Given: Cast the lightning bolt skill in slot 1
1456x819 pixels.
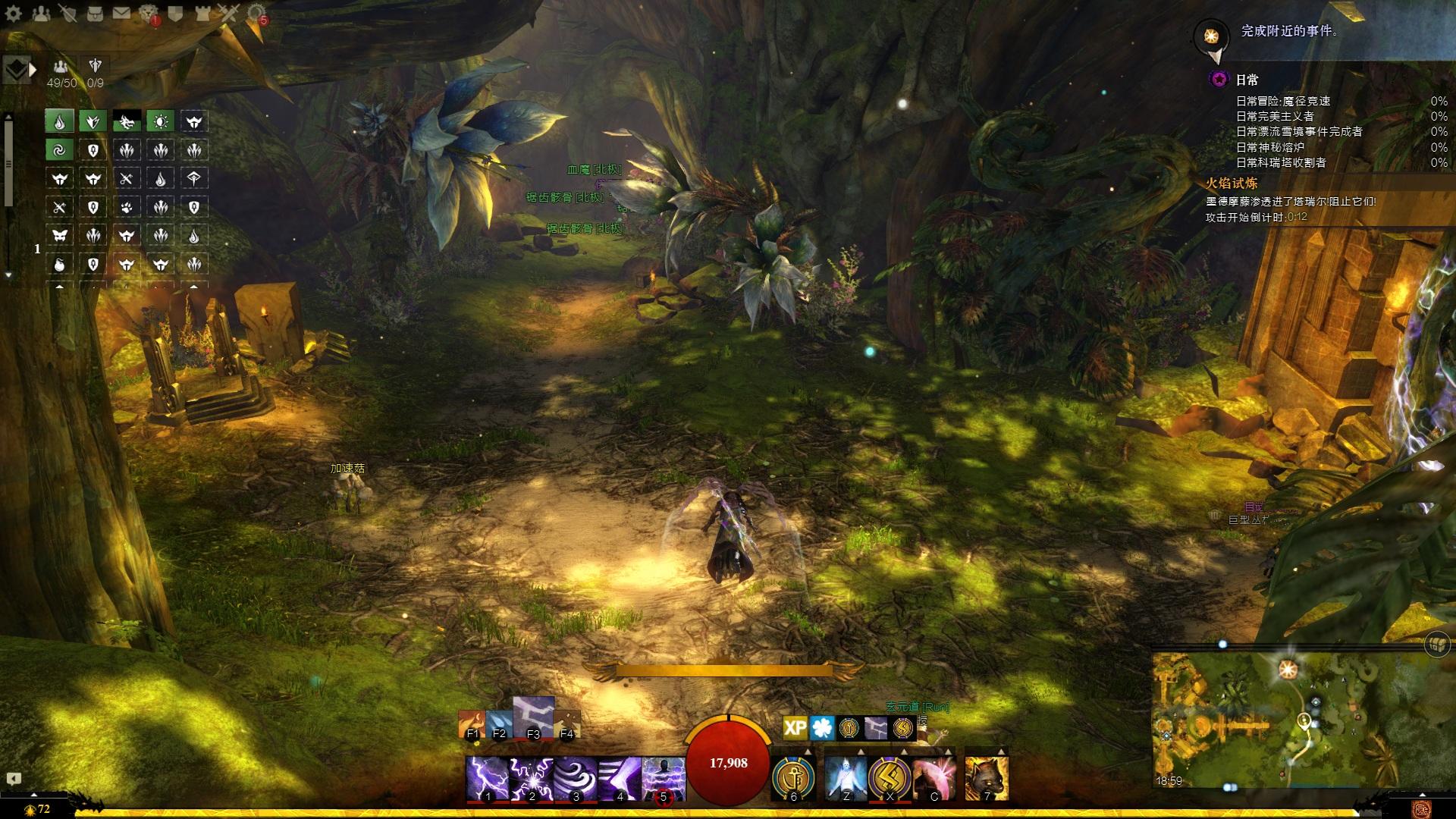Looking at the screenshot, I should 487,778.
